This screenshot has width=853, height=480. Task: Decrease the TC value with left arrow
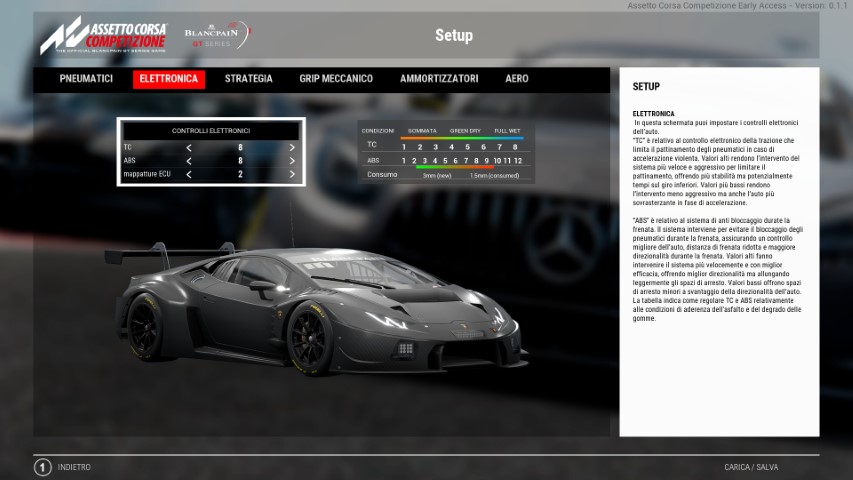click(189, 147)
